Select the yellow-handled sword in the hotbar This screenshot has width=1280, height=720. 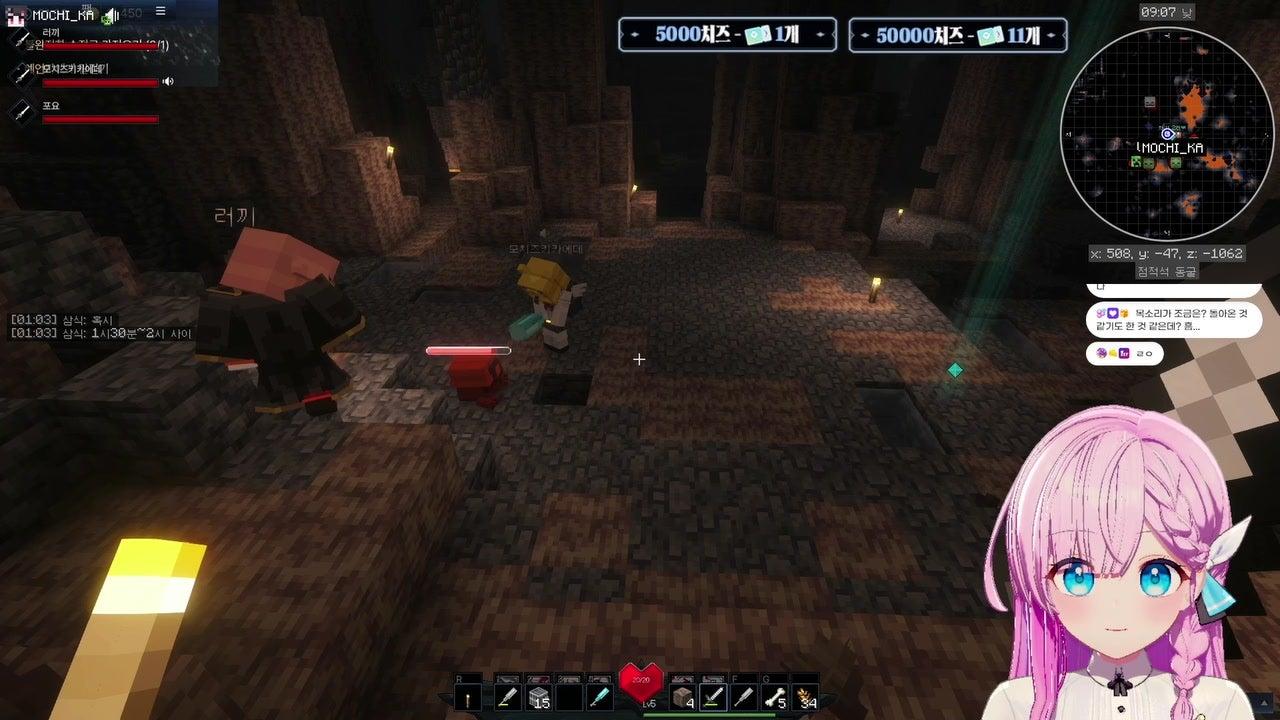(x=507, y=697)
